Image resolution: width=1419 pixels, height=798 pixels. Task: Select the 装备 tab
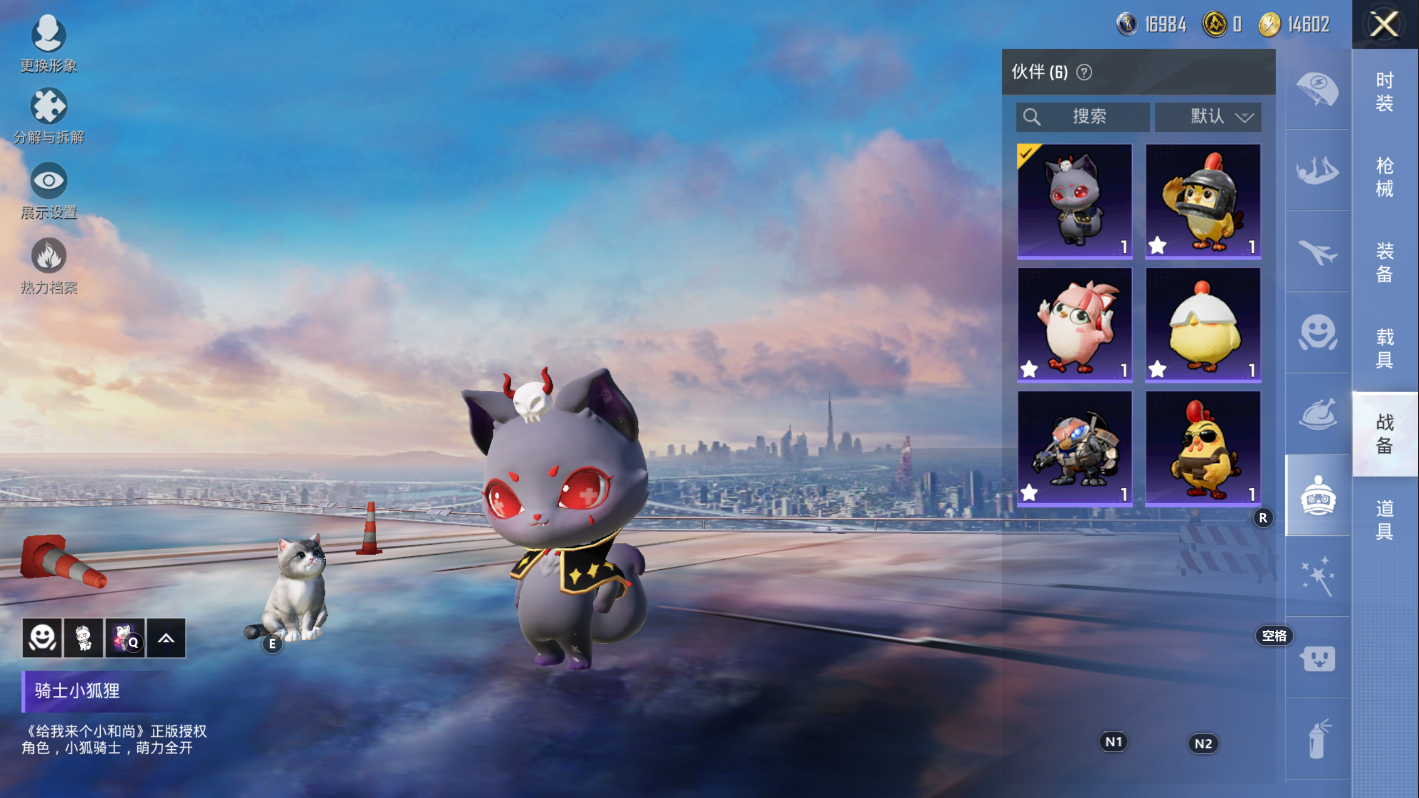pos(1384,263)
